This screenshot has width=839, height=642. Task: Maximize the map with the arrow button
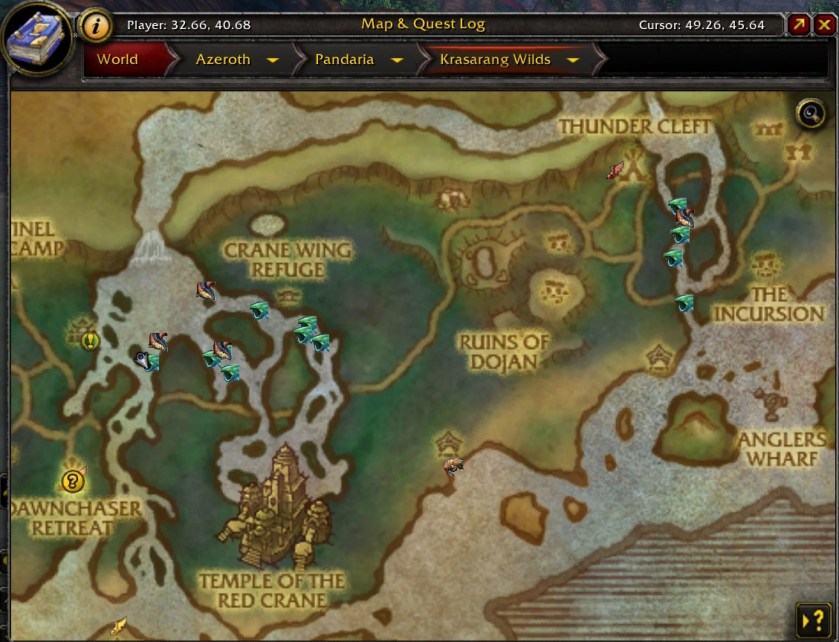(x=799, y=25)
